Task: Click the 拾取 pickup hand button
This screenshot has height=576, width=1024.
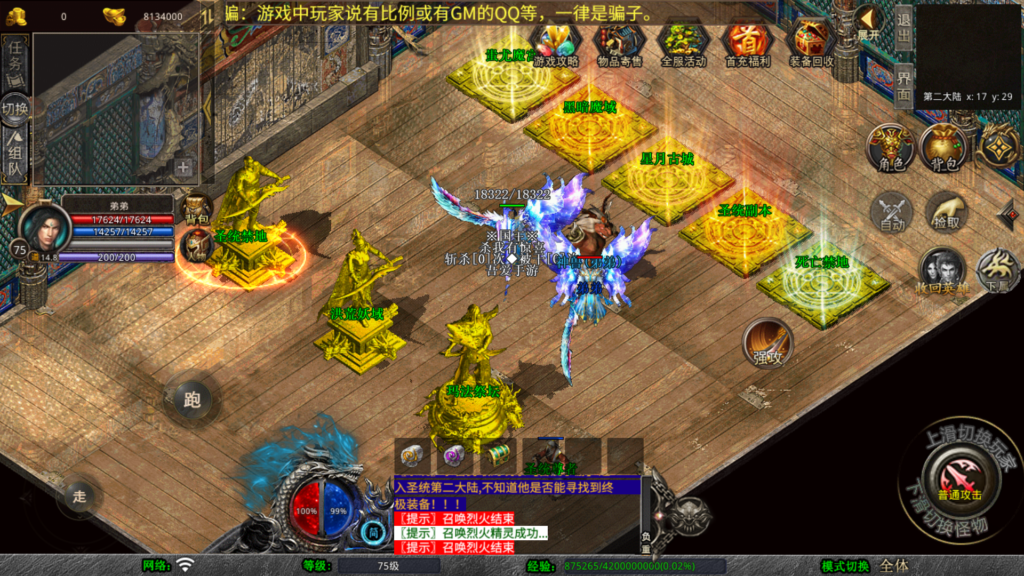Action: 945,212
